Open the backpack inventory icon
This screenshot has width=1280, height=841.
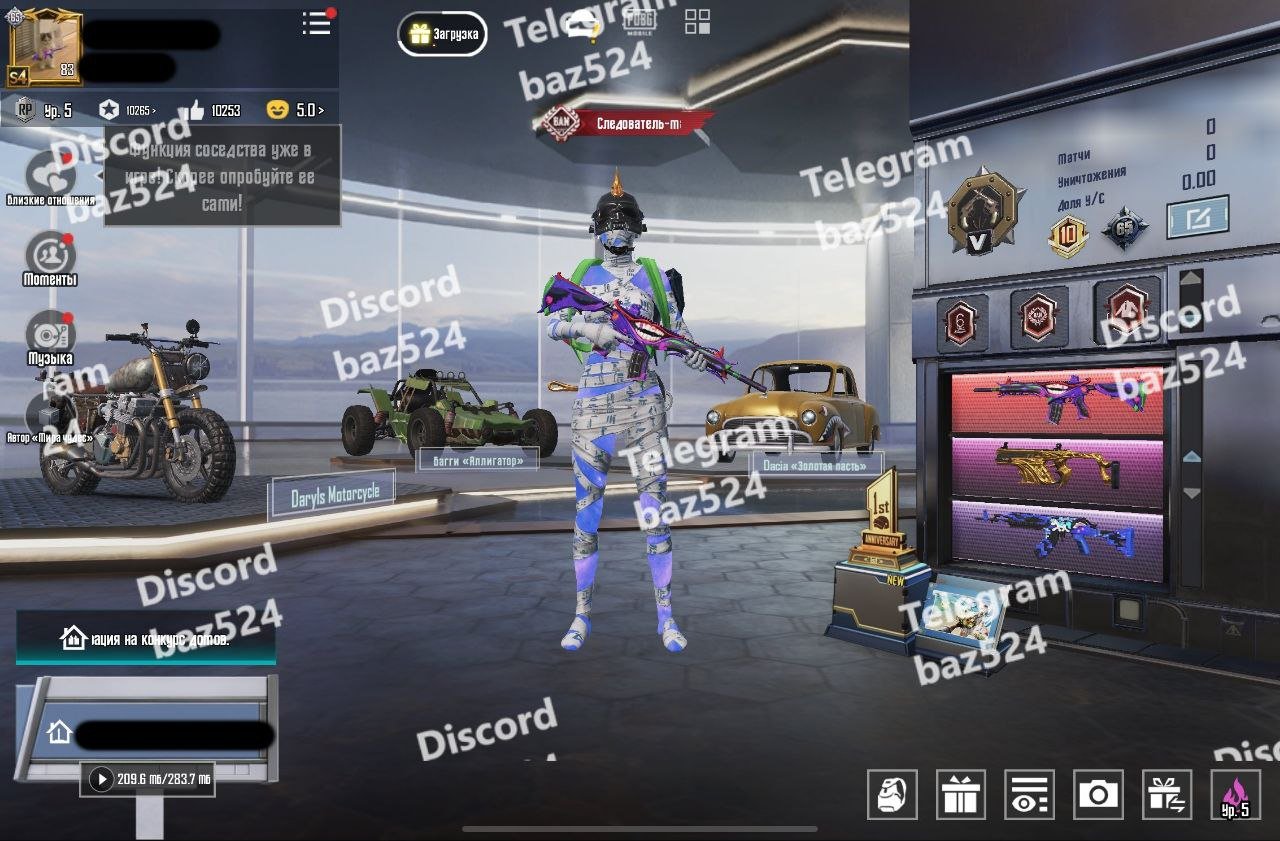892,795
